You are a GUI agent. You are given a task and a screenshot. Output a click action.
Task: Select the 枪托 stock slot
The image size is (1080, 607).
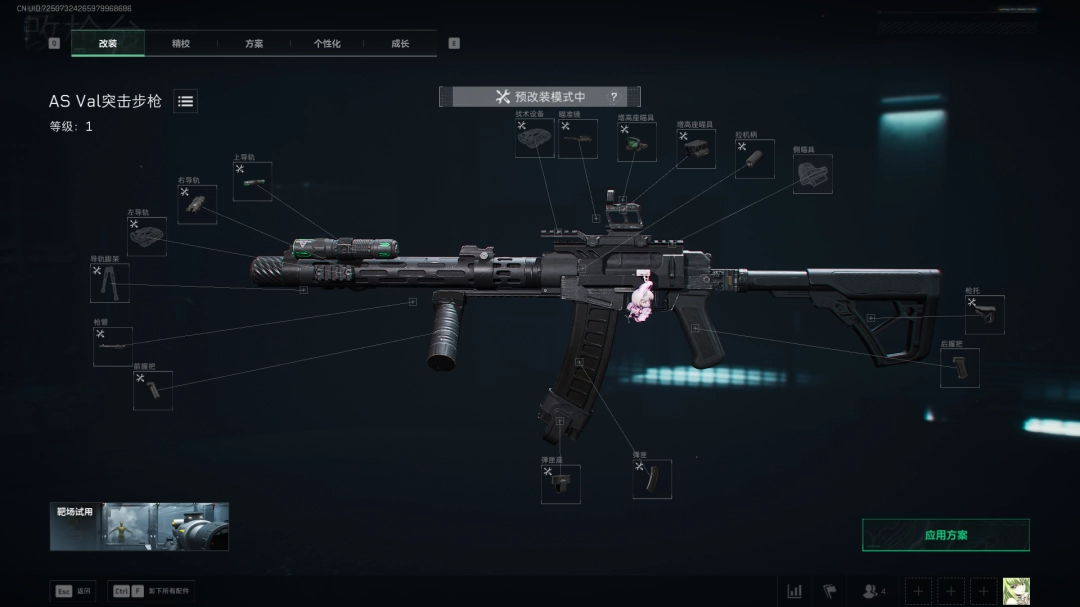[x=984, y=315]
